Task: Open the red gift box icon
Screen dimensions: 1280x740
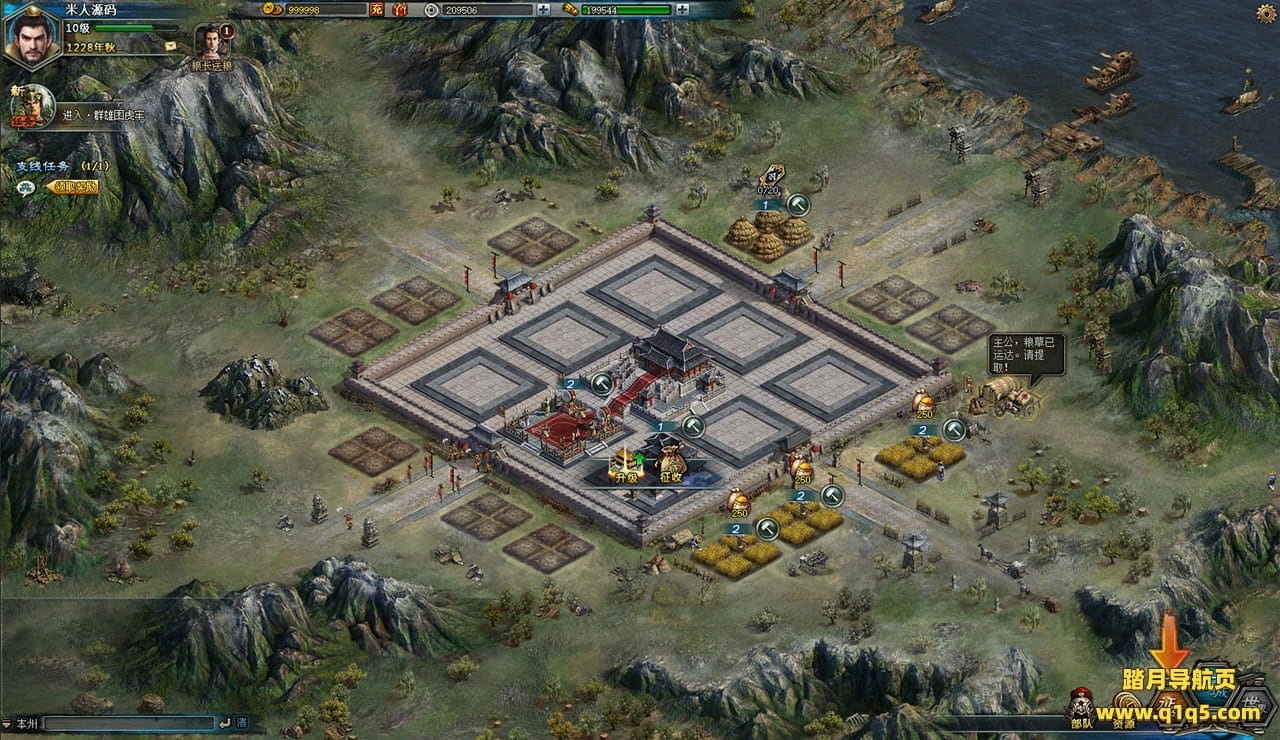Action: [x=399, y=10]
